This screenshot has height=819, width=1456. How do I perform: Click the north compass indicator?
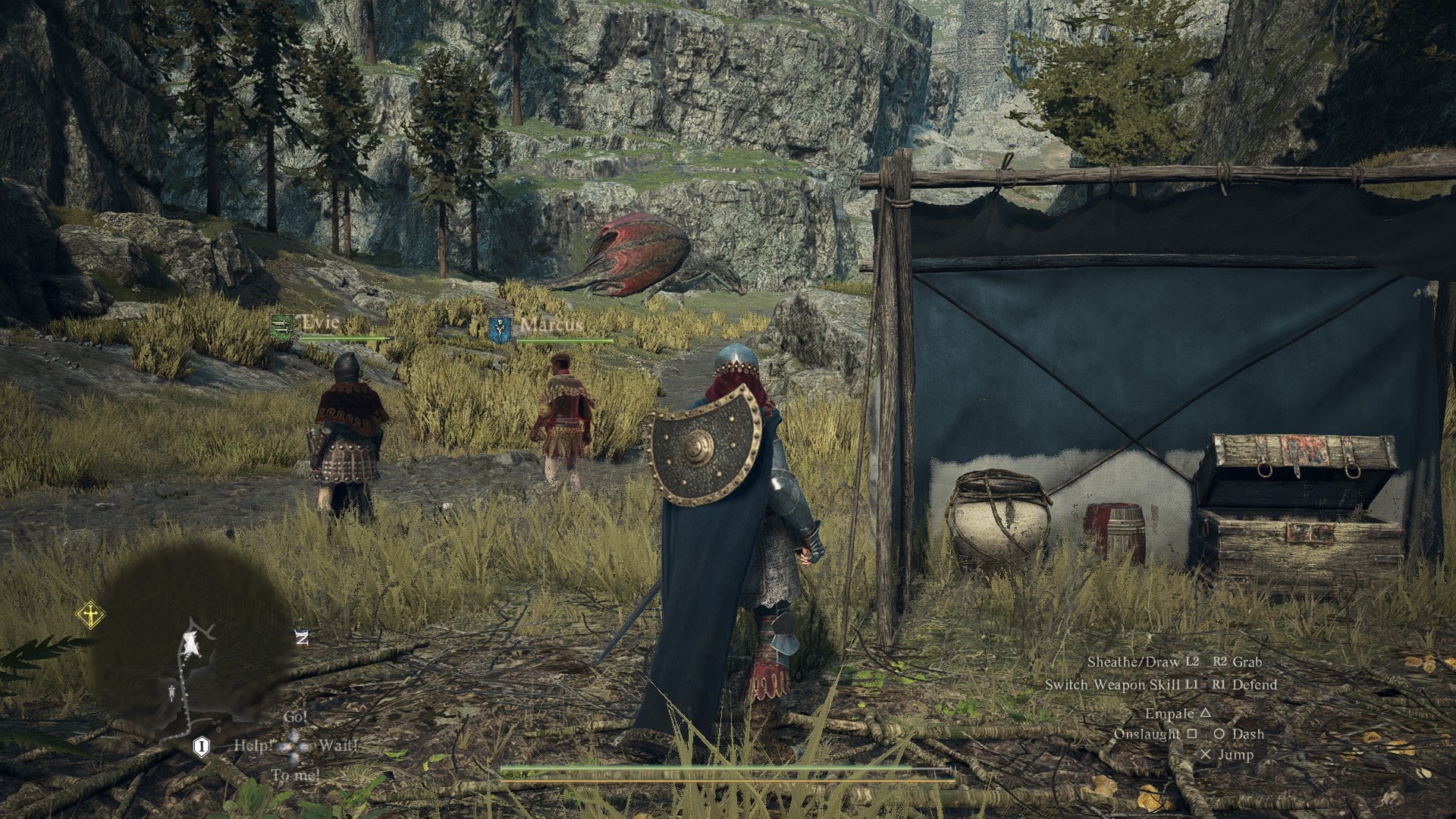pyautogui.click(x=302, y=638)
